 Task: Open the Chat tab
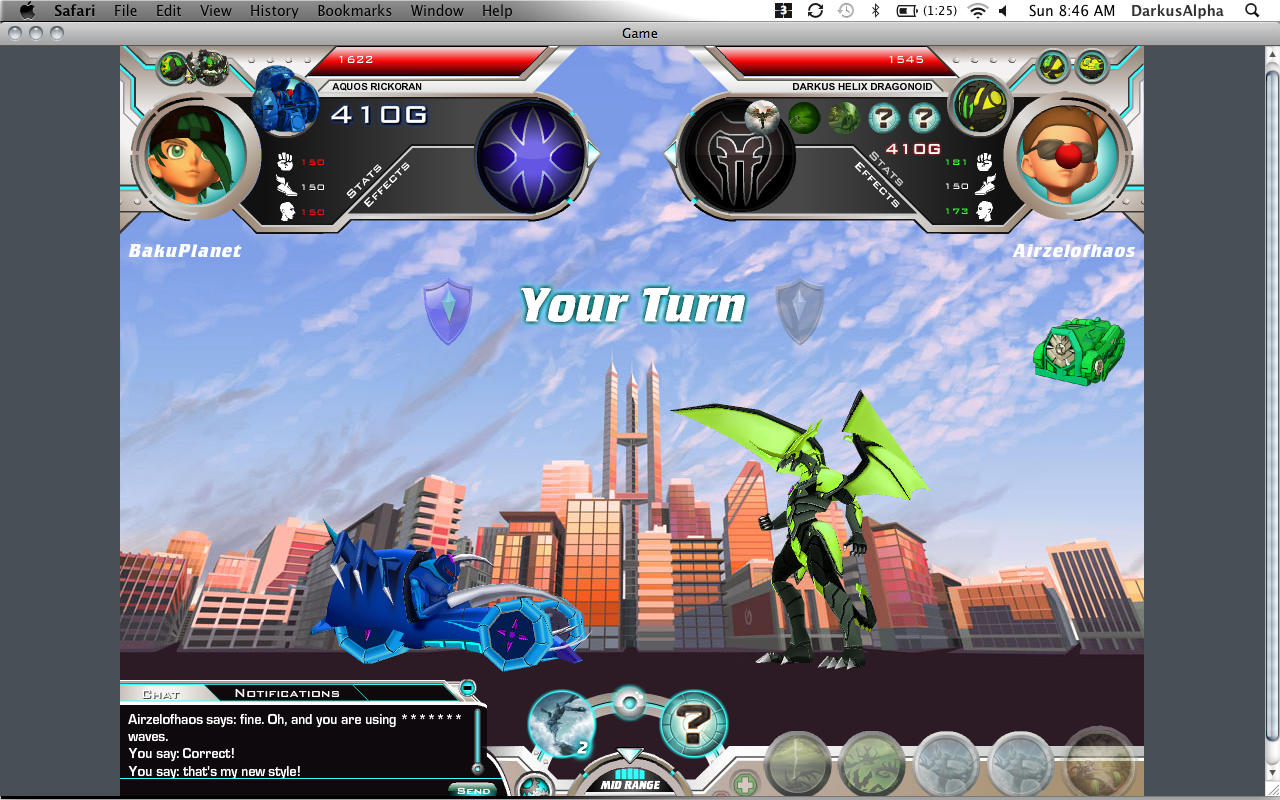coord(161,694)
